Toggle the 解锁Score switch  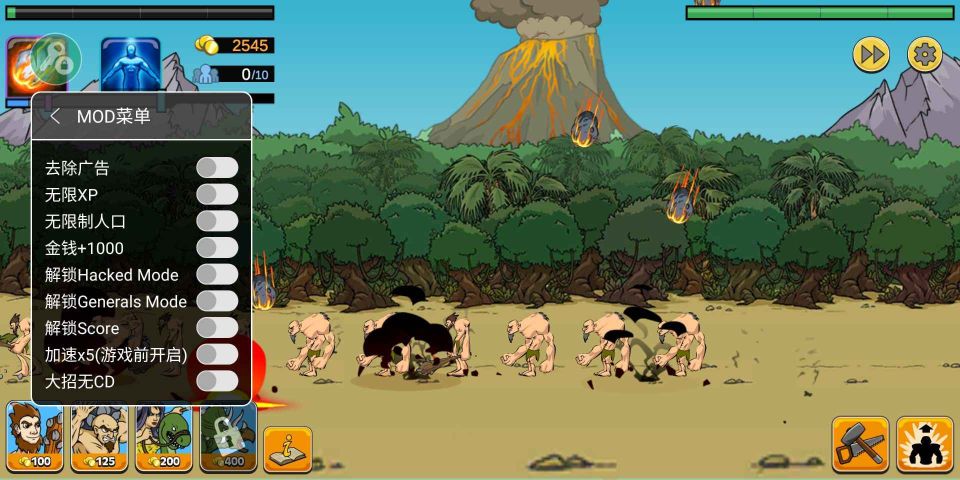(217, 328)
